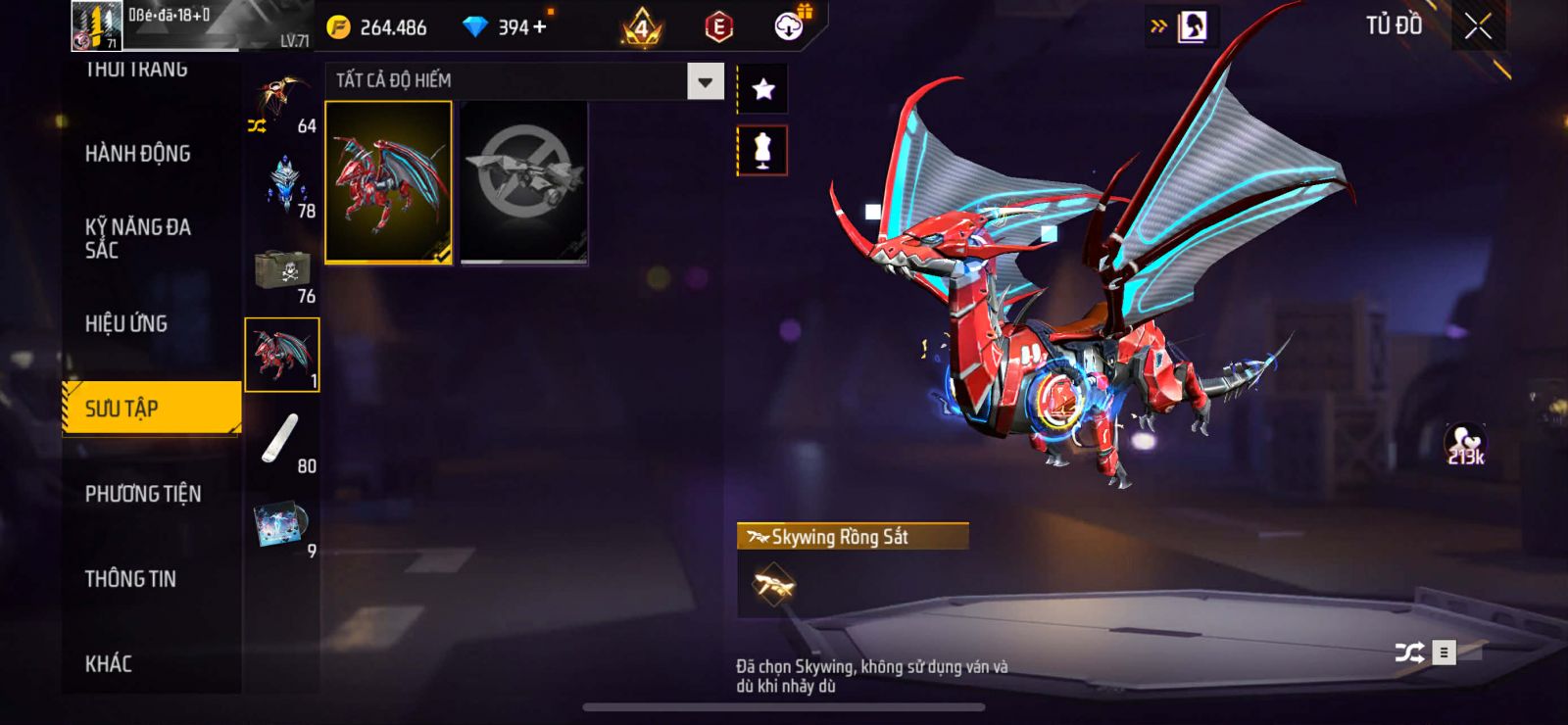
Task: Close the Tủ Đồ wardrobe screen
Action: [x=1478, y=27]
